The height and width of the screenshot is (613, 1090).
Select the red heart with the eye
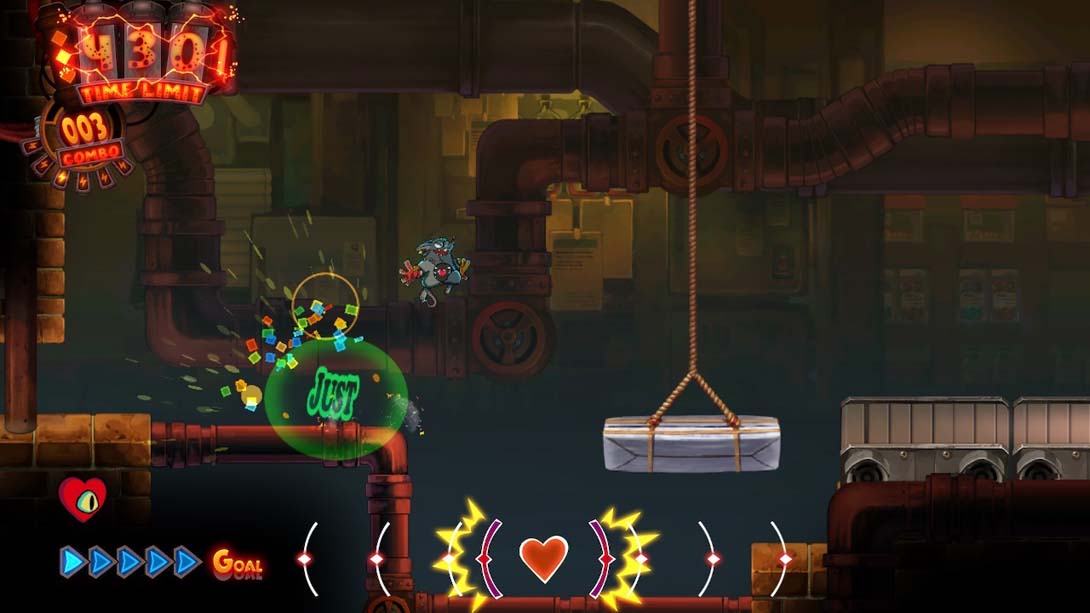pyautogui.click(x=82, y=498)
